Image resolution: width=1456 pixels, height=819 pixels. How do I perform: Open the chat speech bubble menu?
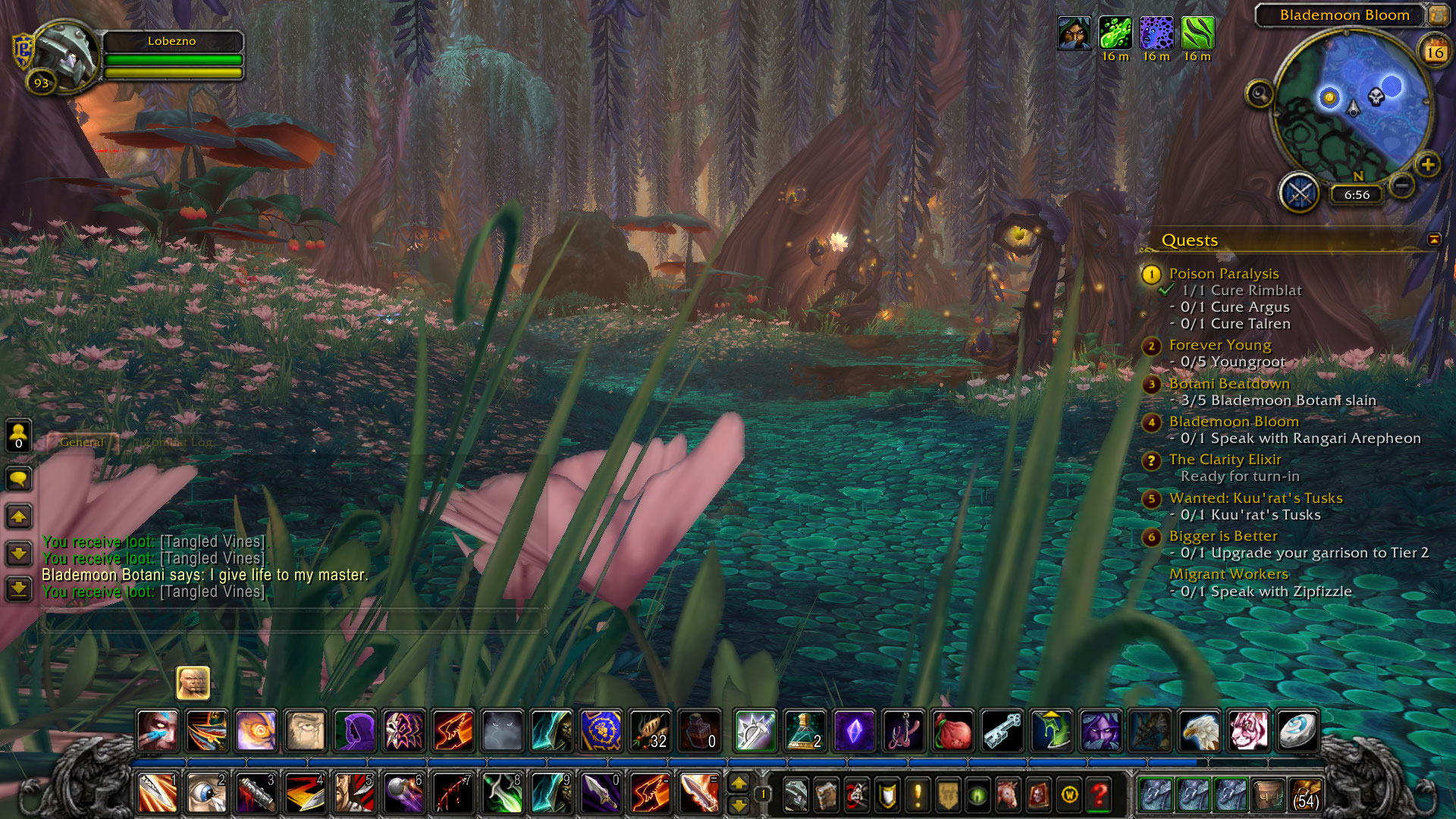[x=19, y=479]
